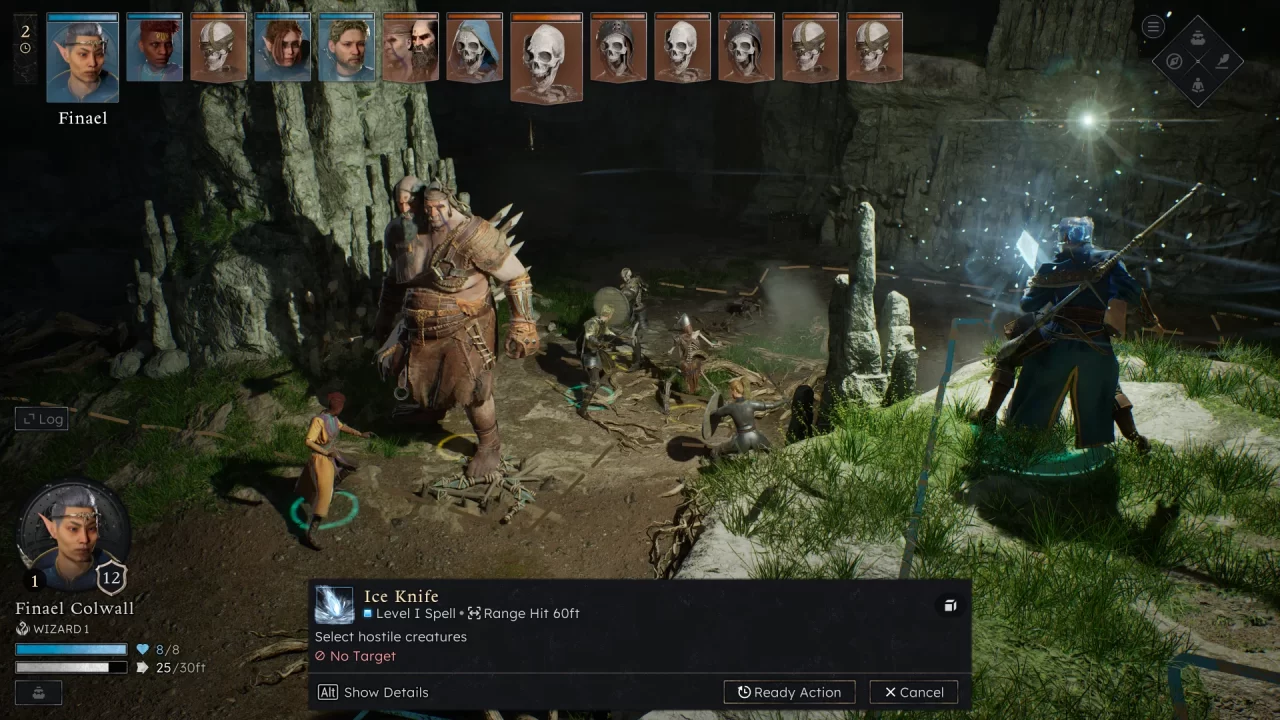
Task: Open the compass map icon
Action: (x=1172, y=61)
